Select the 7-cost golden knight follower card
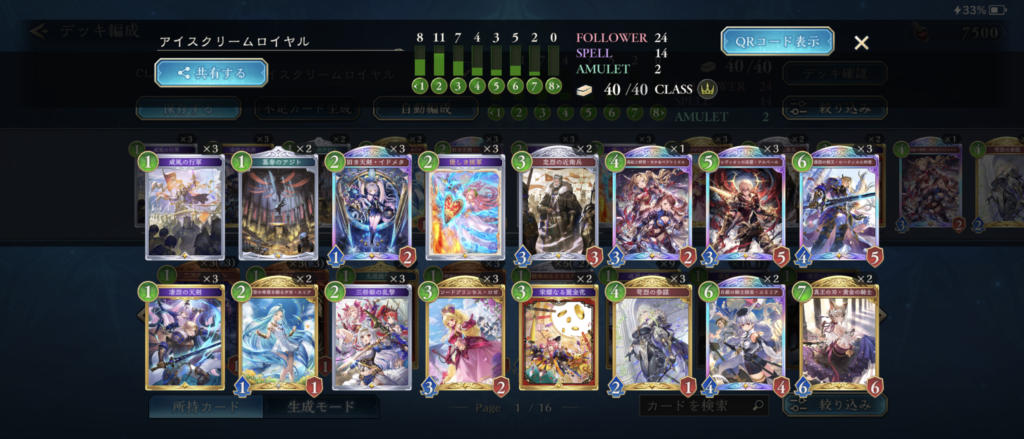 tap(838, 337)
